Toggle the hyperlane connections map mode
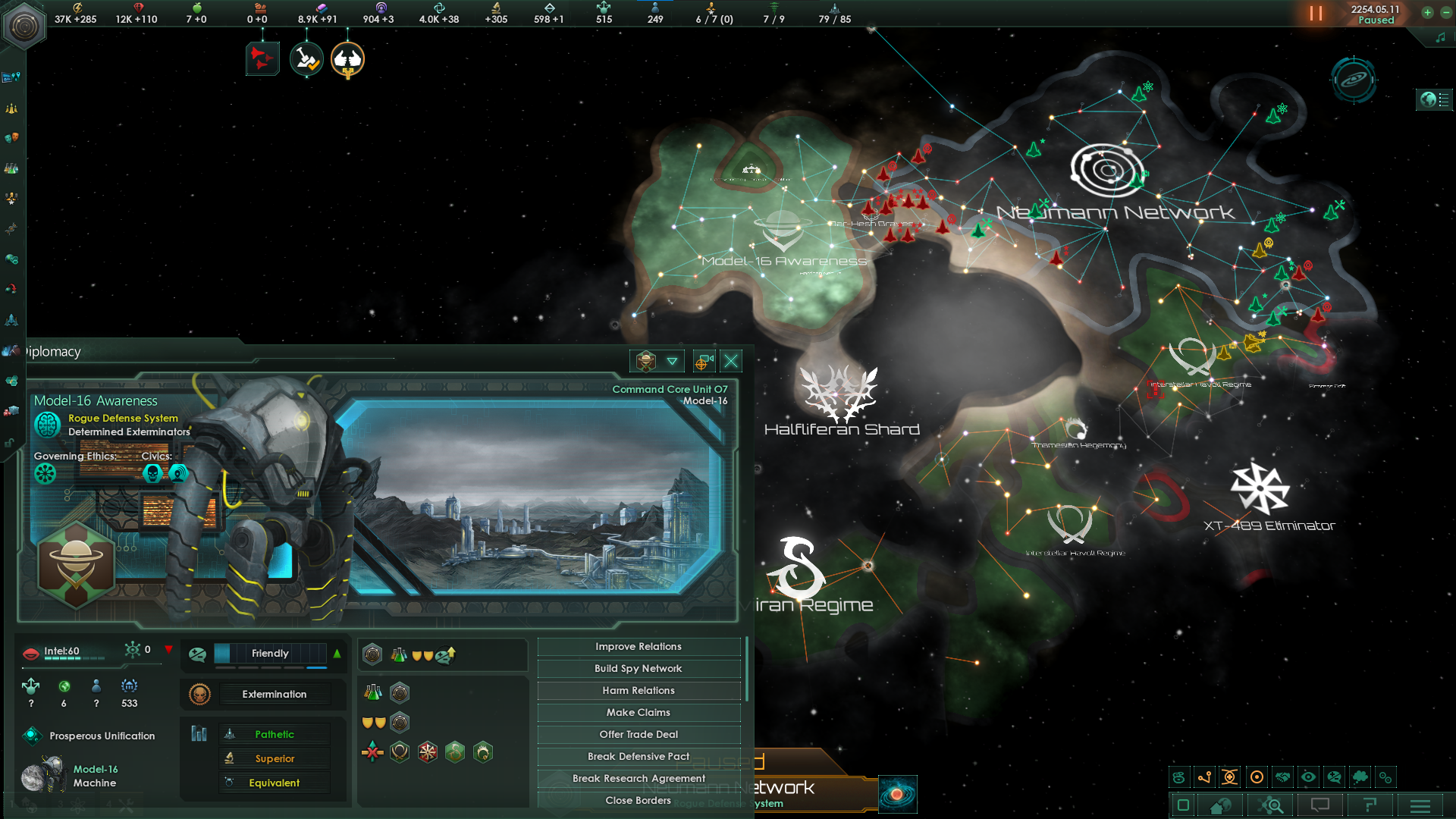The image size is (1456, 819). click(1205, 777)
